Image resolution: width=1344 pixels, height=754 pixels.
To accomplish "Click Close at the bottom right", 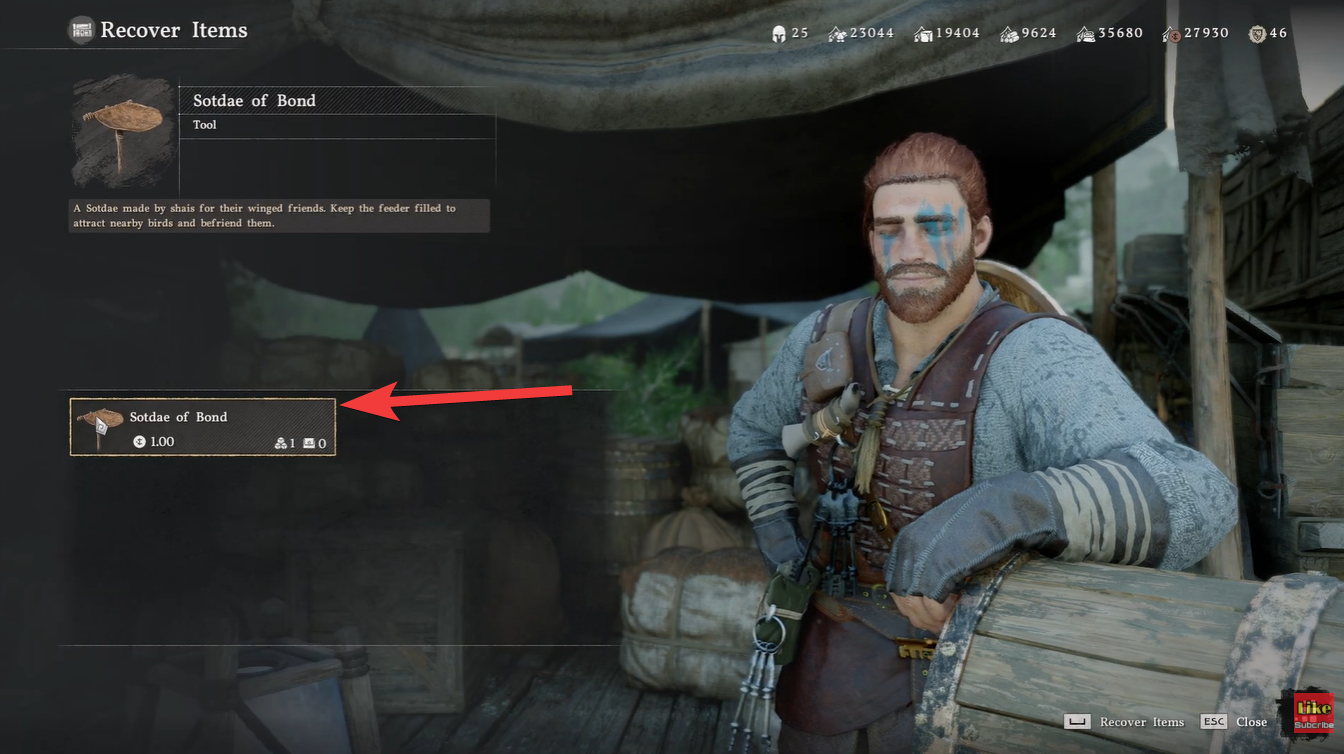I will [x=1251, y=721].
